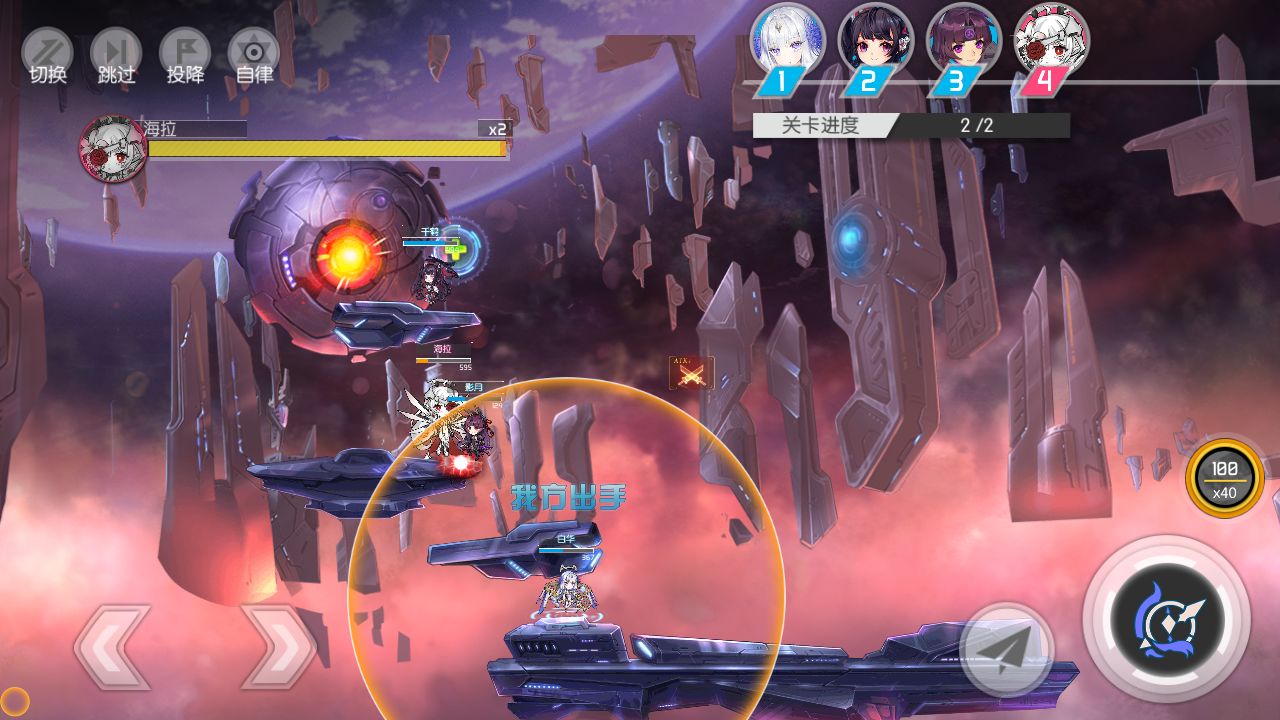Move left with the left arrow button

(x=112, y=647)
